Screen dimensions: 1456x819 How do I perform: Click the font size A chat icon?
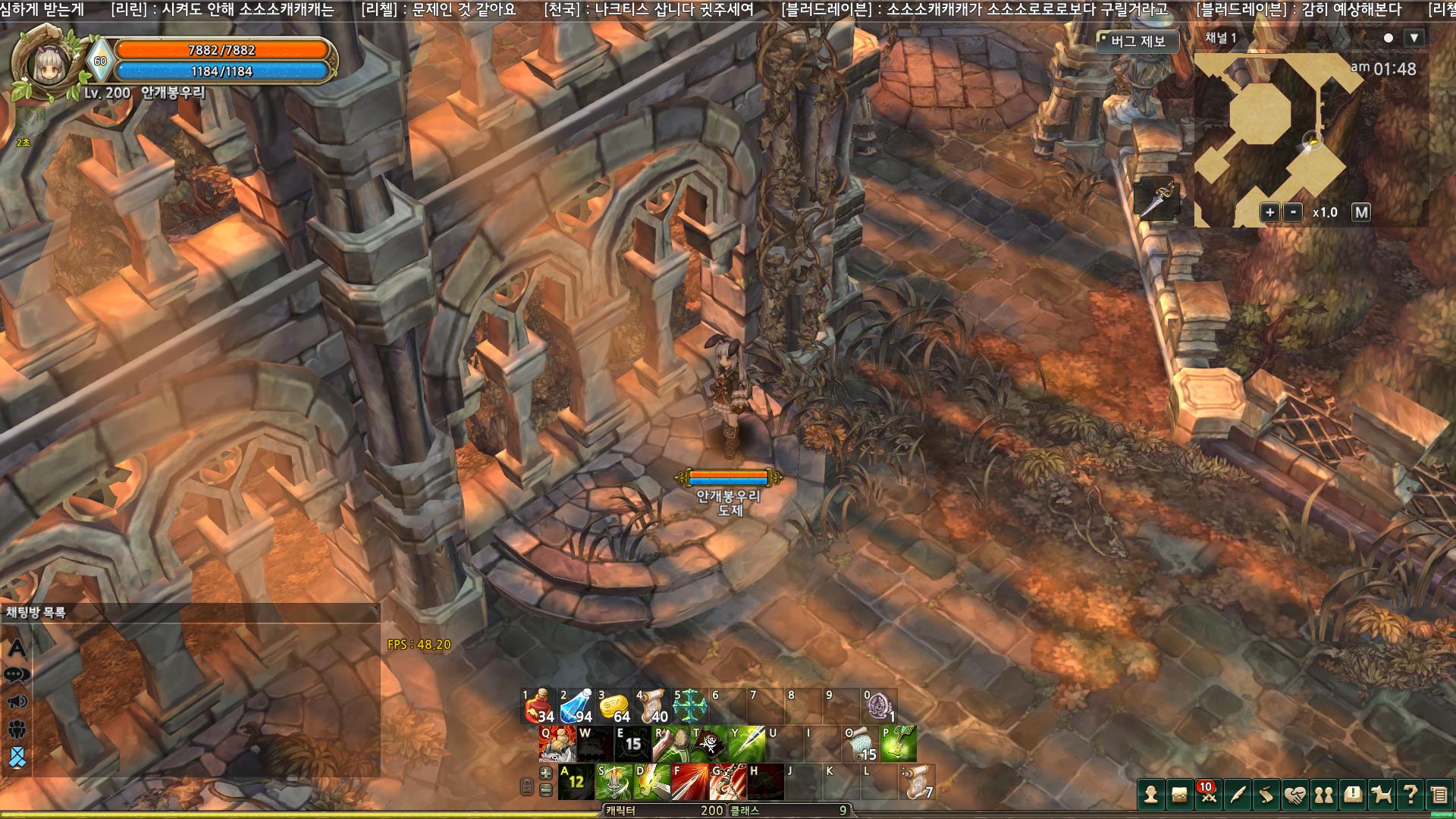[17, 648]
